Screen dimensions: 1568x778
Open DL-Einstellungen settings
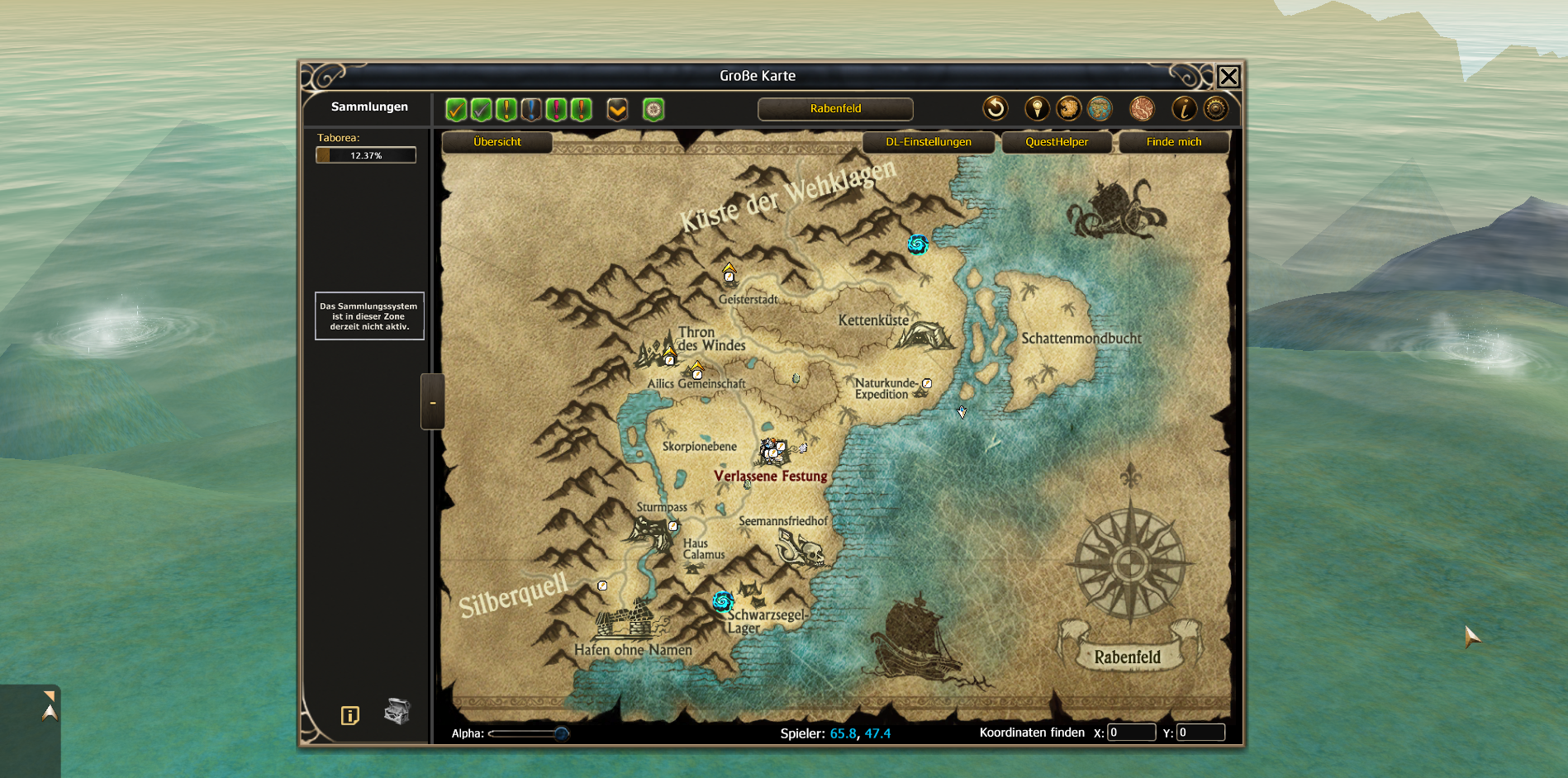coord(929,142)
